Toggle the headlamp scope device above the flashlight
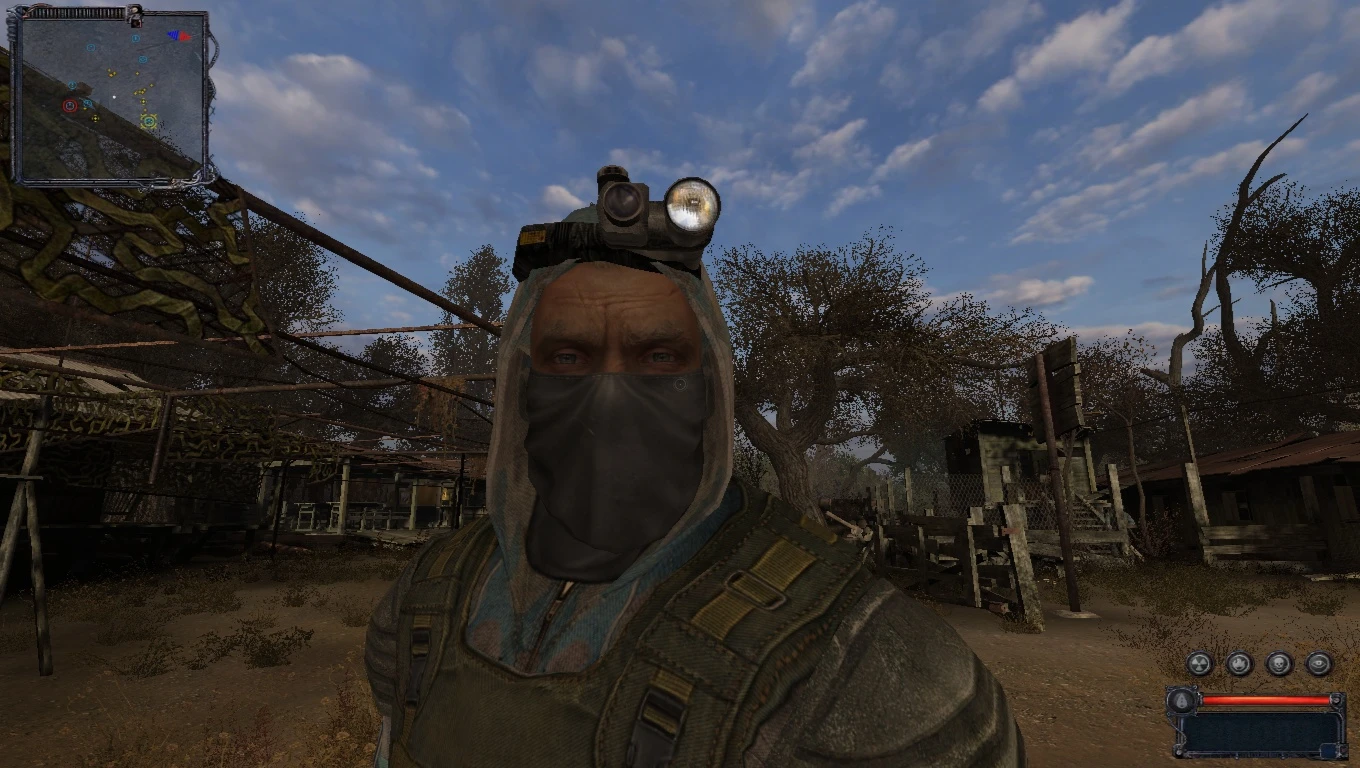 622,200
